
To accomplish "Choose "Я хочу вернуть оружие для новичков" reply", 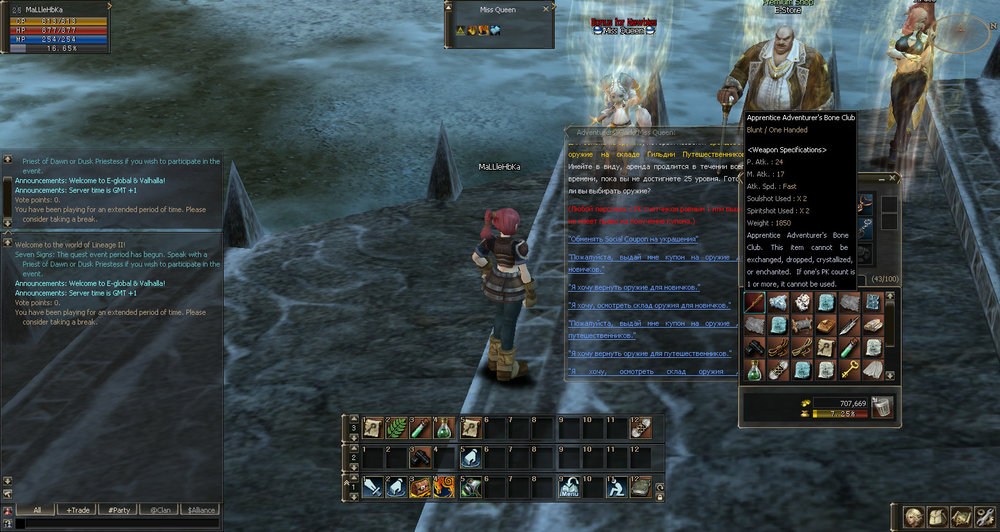I will pyautogui.click(x=634, y=288).
